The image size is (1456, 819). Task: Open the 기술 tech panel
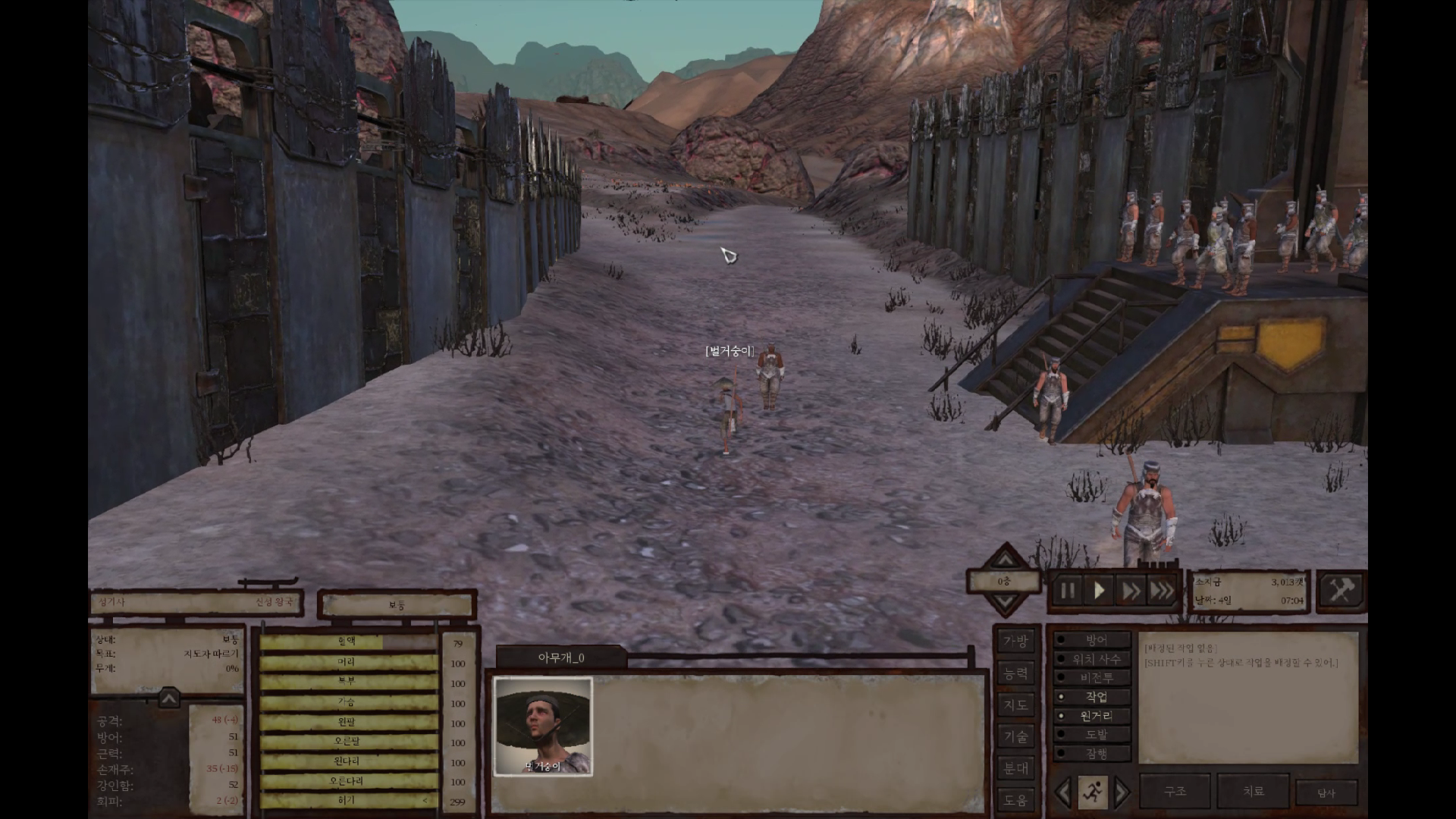point(1015,736)
